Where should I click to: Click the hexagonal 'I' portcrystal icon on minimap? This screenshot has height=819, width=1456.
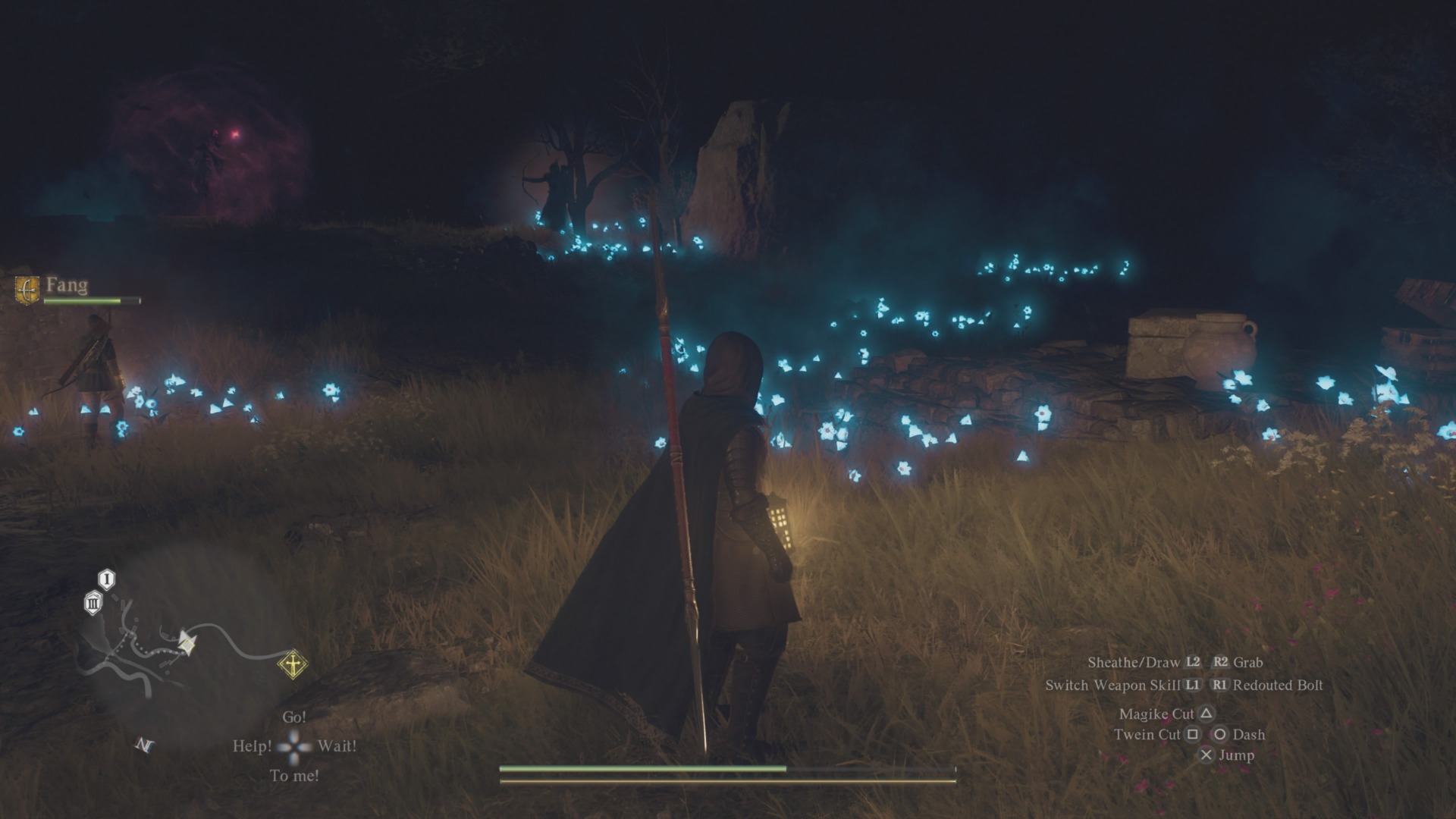[106, 579]
